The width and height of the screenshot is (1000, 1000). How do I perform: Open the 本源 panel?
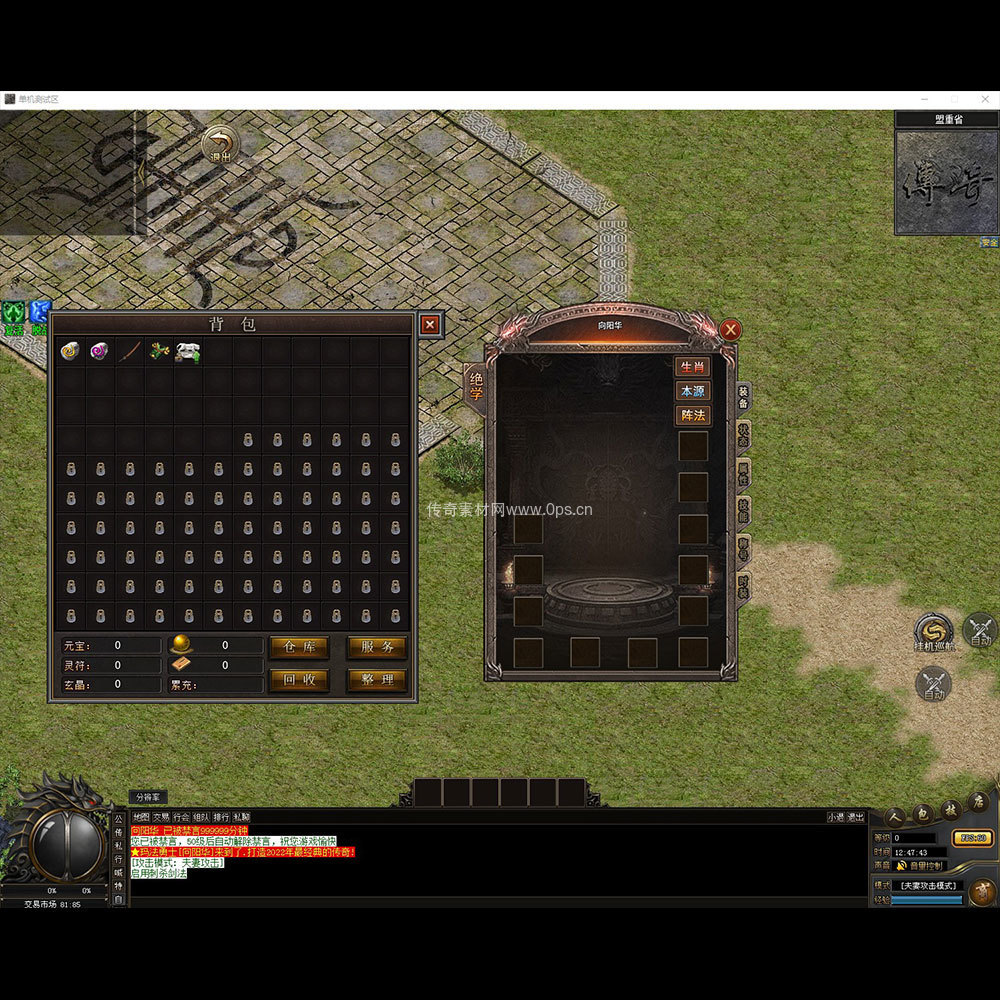pyautogui.click(x=692, y=391)
